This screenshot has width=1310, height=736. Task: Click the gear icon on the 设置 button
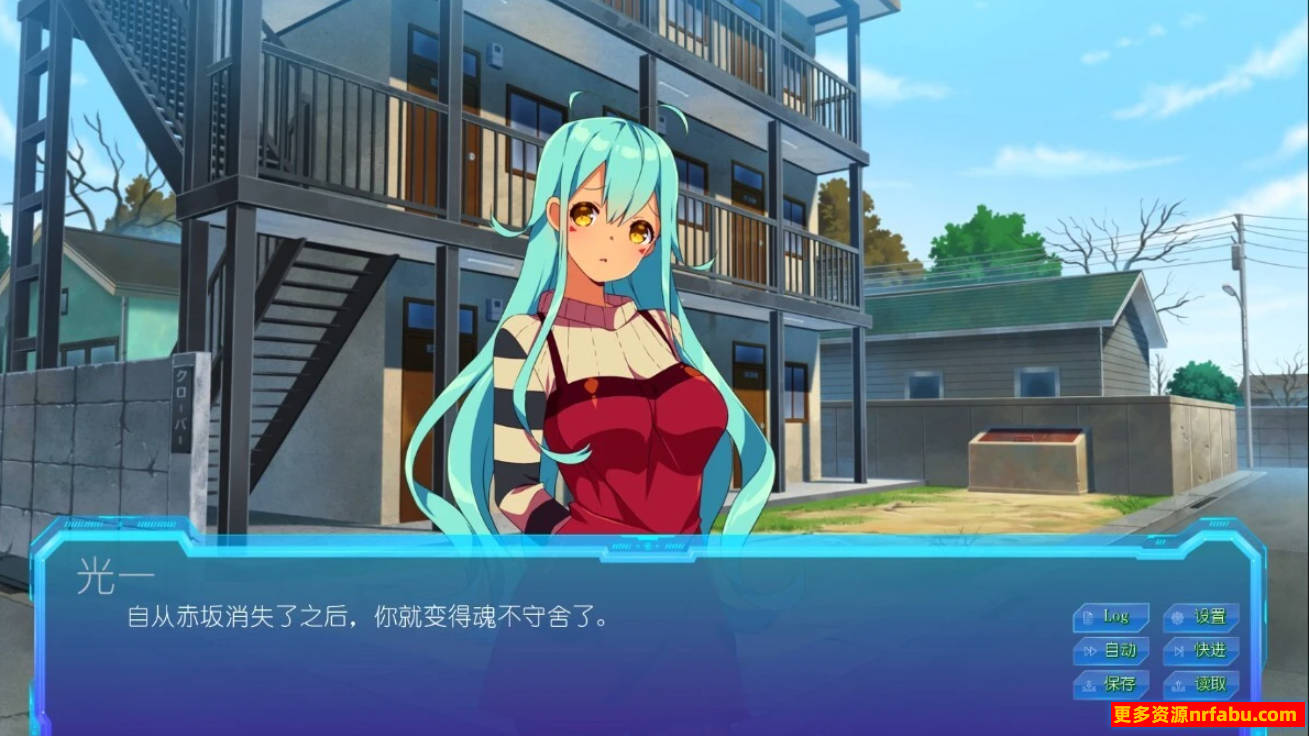pos(1175,617)
